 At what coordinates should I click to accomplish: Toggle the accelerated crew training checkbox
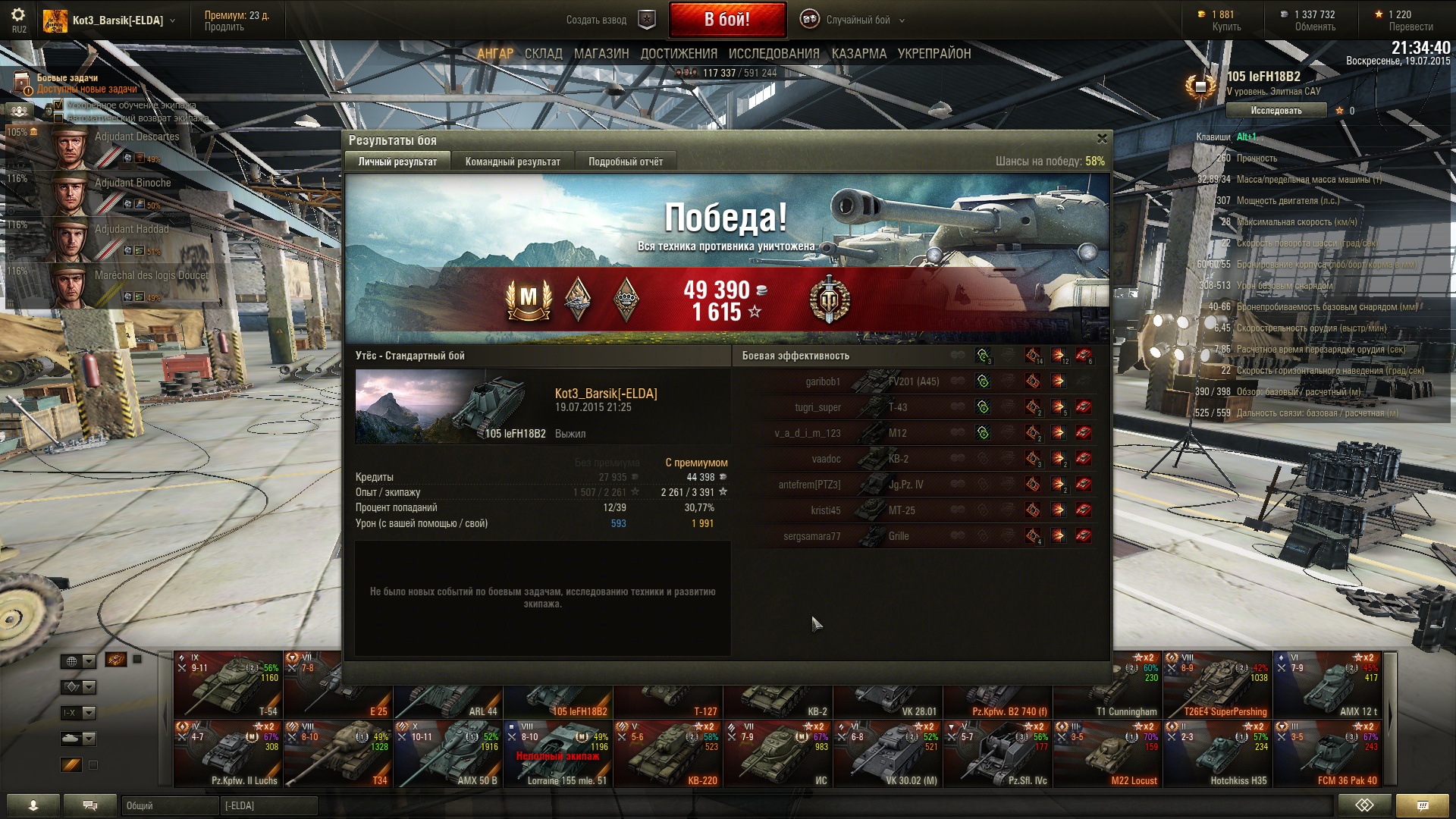pos(59,105)
